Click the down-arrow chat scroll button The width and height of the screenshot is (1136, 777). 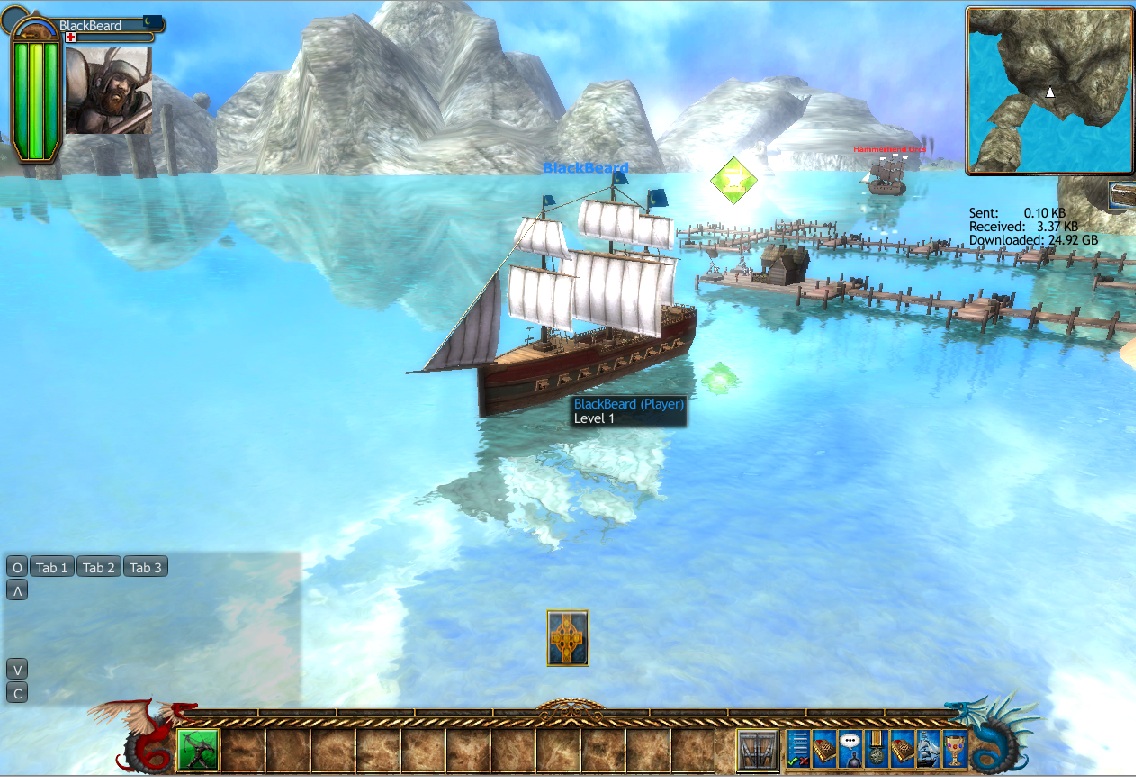click(x=16, y=669)
